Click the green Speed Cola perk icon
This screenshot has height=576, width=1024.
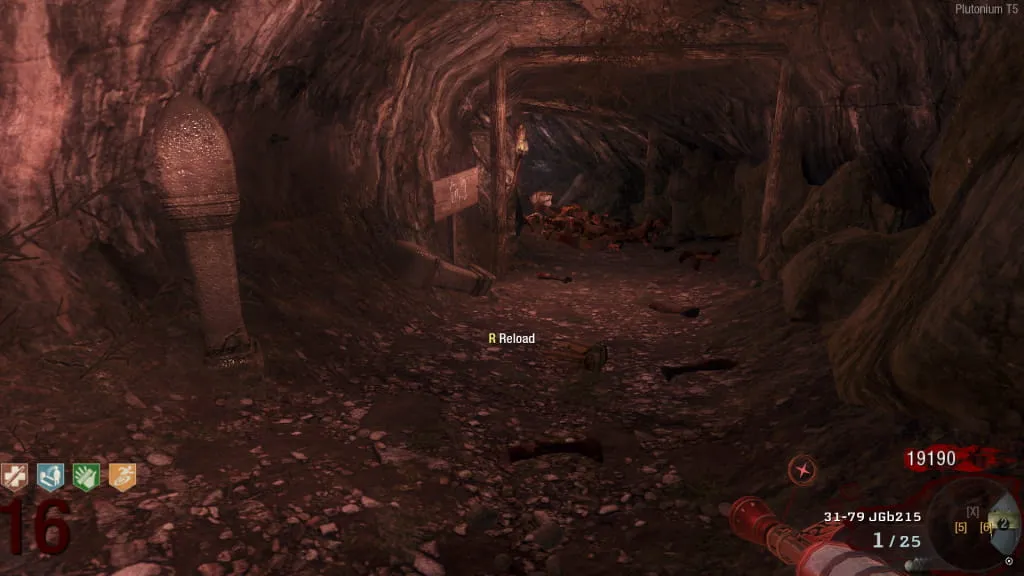click(86, 477)
